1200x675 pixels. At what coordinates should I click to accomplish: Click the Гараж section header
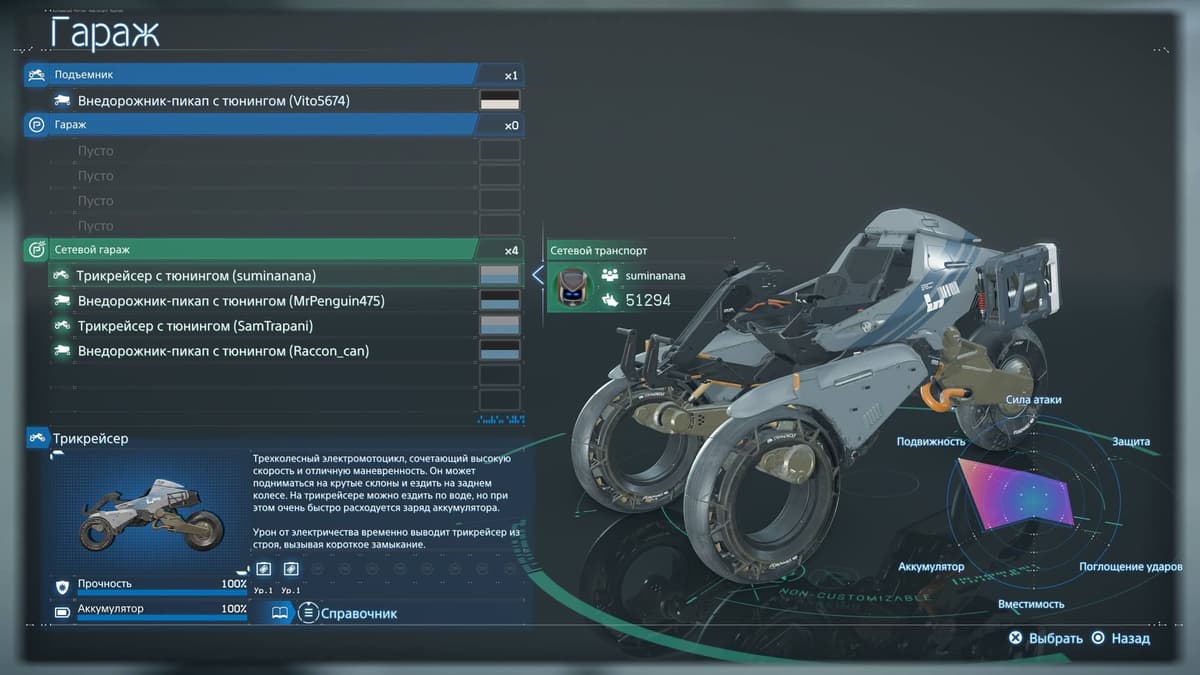point(250,125)
